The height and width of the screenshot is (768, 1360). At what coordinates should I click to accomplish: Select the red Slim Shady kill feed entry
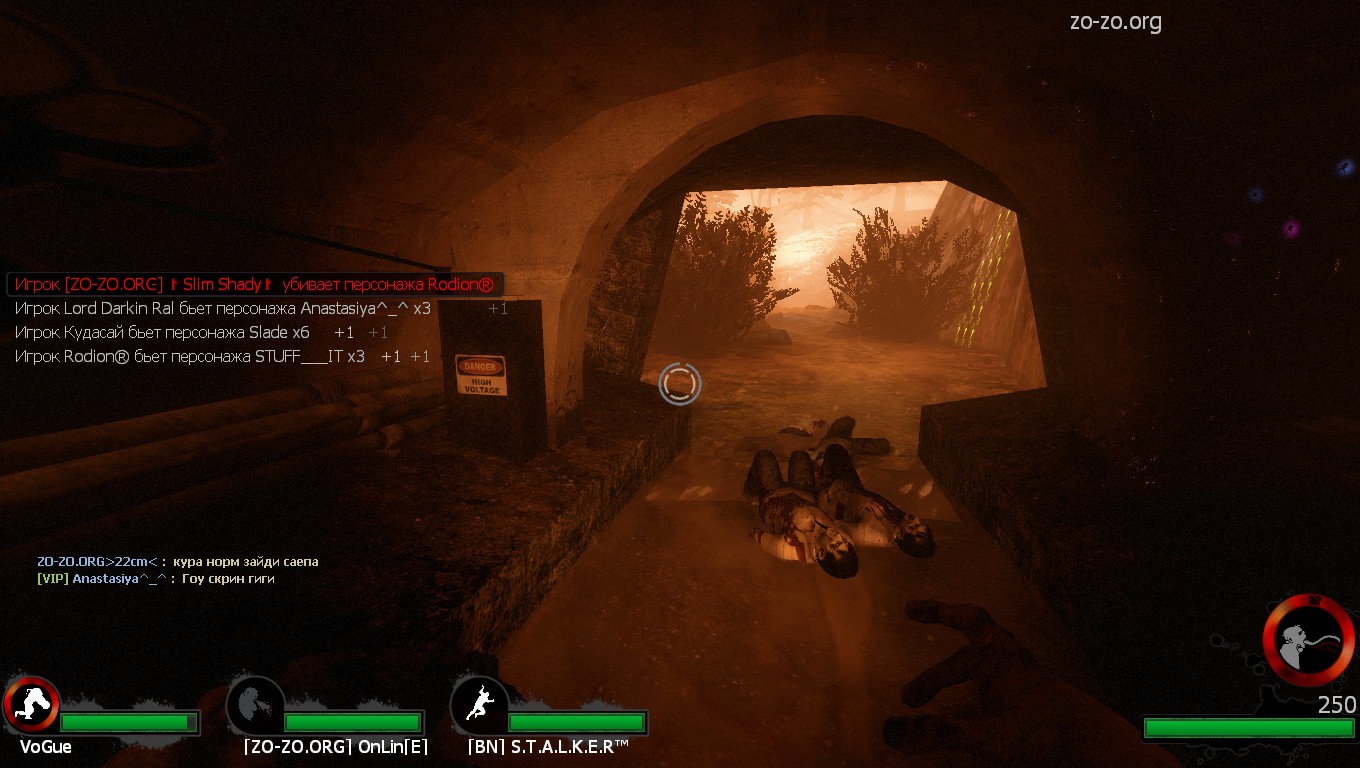pos(254,285)
